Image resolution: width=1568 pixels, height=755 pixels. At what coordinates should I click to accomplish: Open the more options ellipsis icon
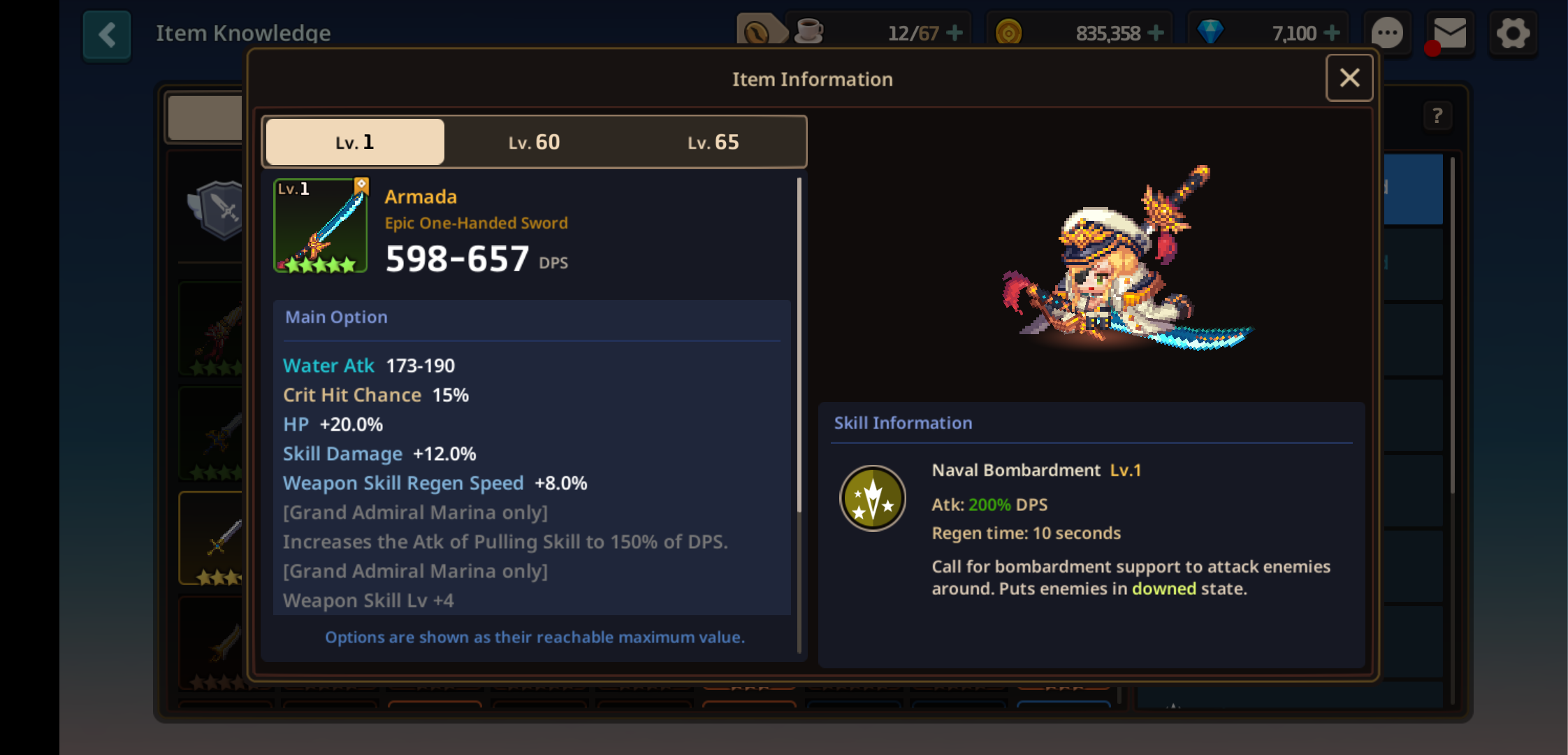pos(1388,31)
